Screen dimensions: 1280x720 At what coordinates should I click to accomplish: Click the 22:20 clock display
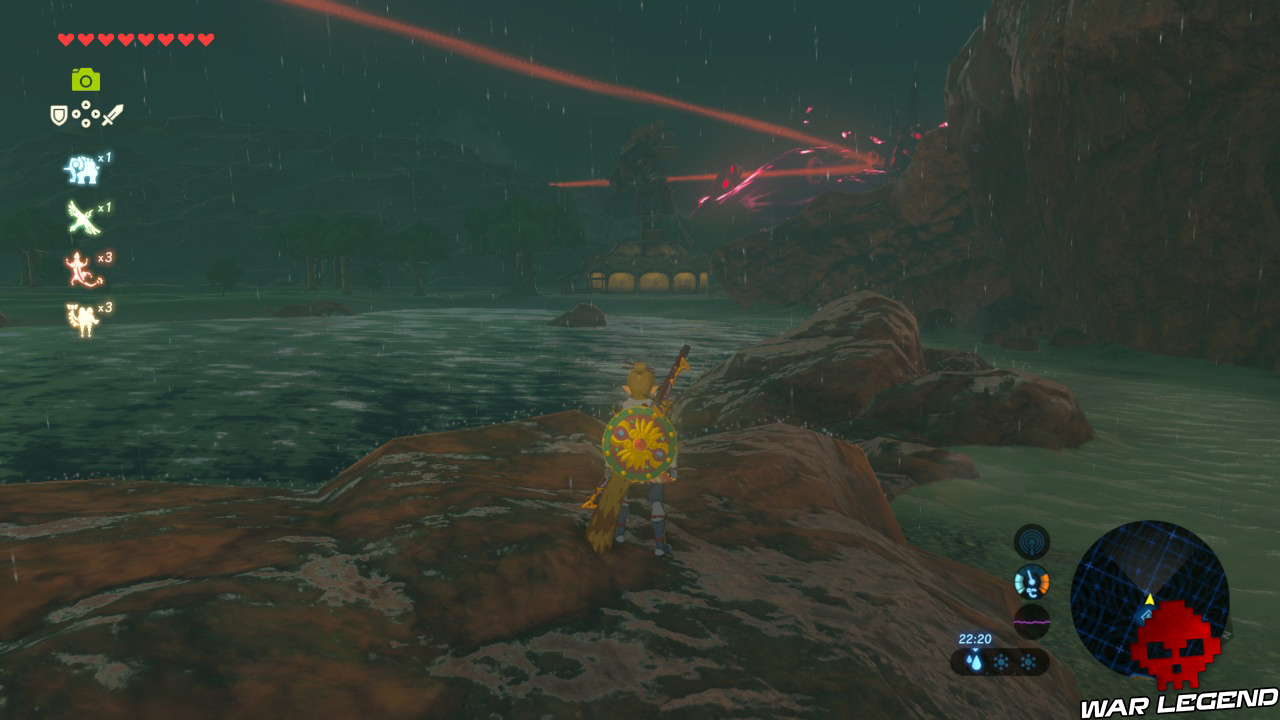[976, 638]
